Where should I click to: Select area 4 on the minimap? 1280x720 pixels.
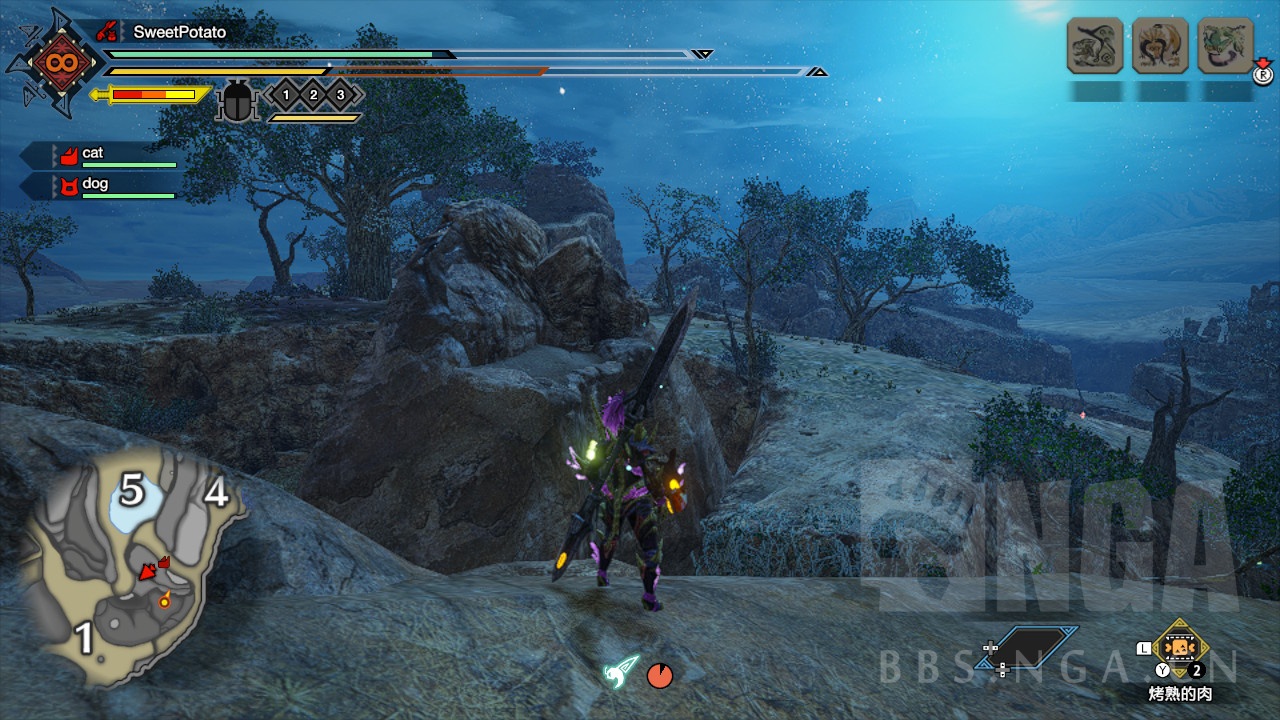click(216, 493)
